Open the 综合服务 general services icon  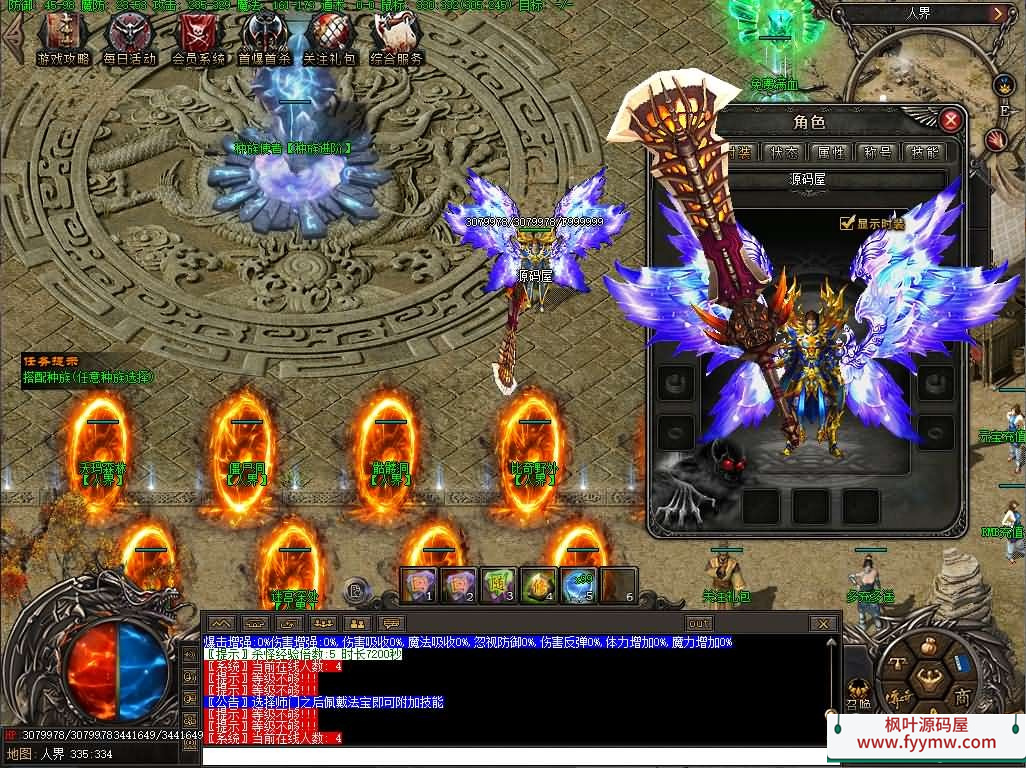pos(396,36)
